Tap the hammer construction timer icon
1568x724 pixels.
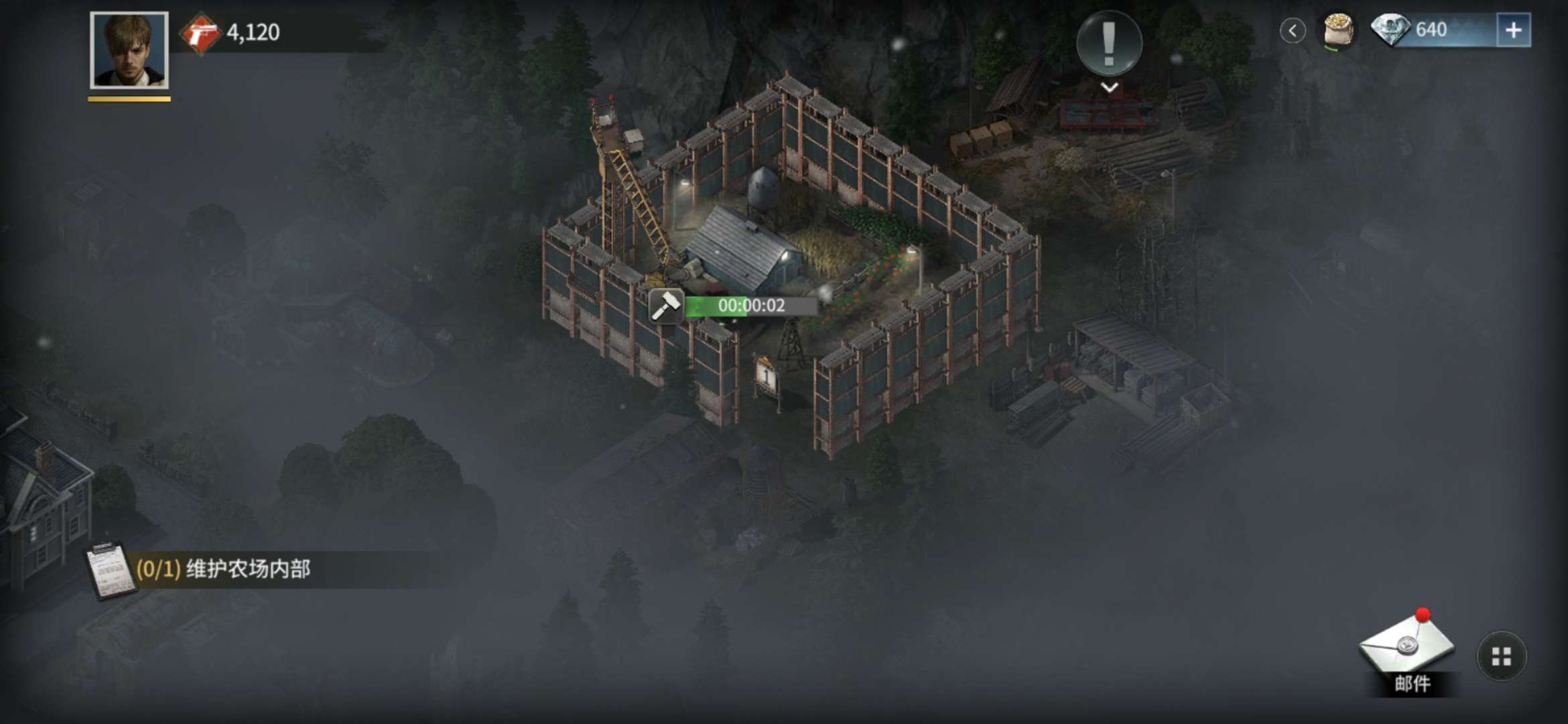(x=666, y=306)
